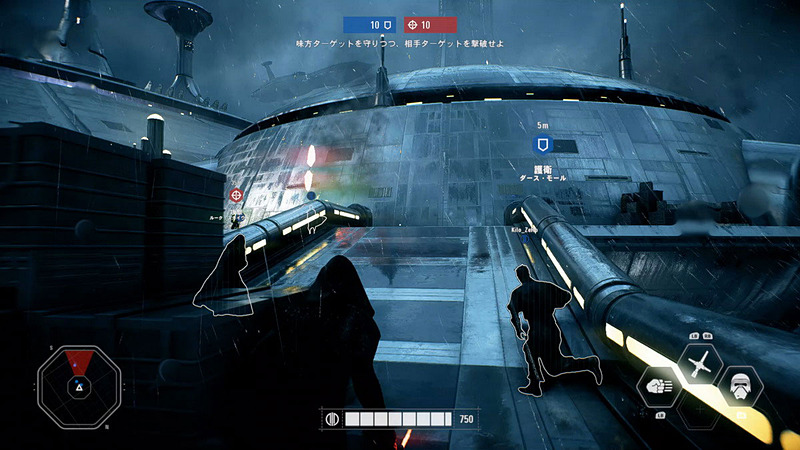Use the trooper helmet ability
The image size is (800, 450).
coord(741,386)
